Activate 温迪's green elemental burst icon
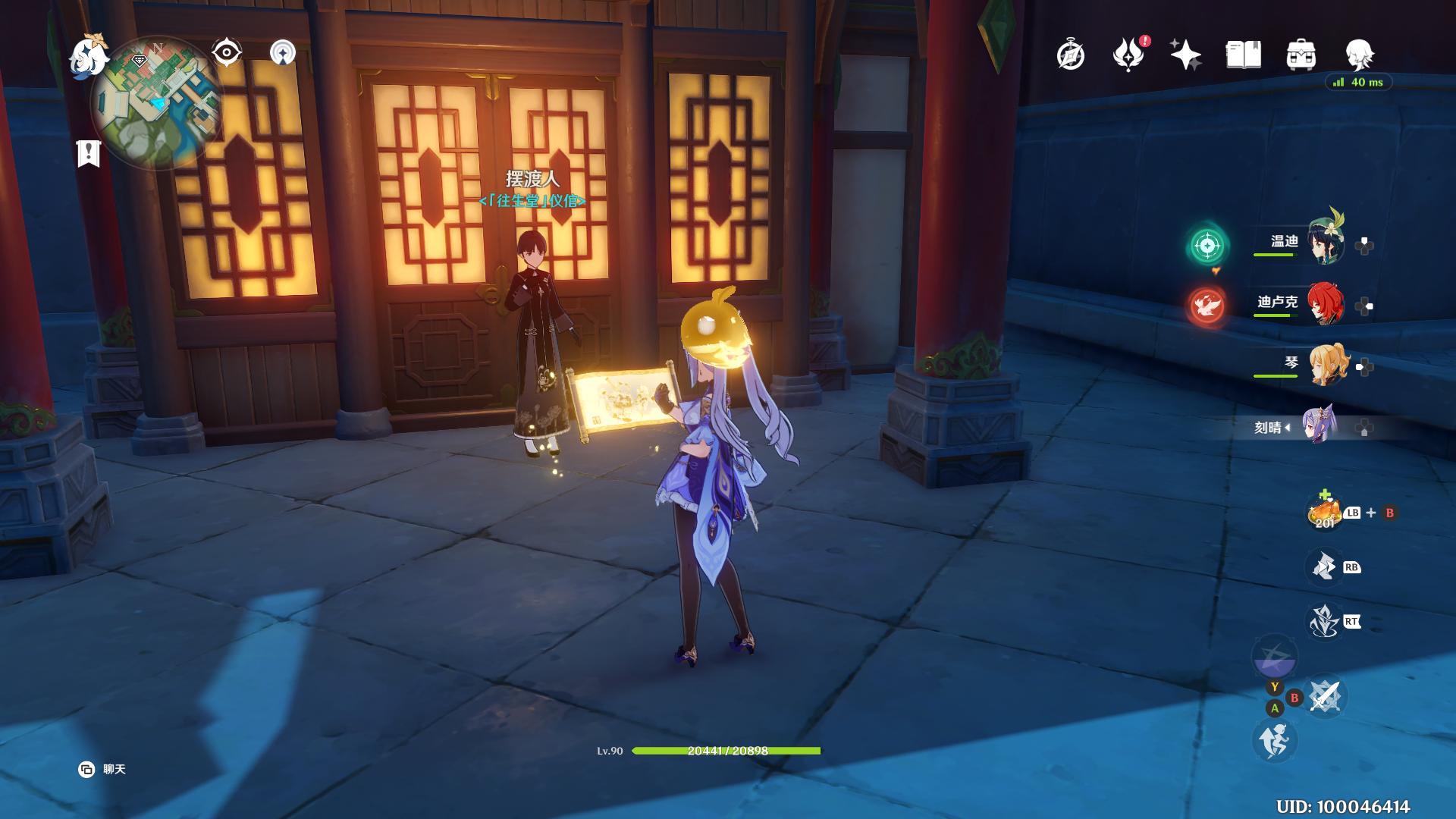The width and height of the screenshot is (1456, 819). click(x=1207, y=245)
